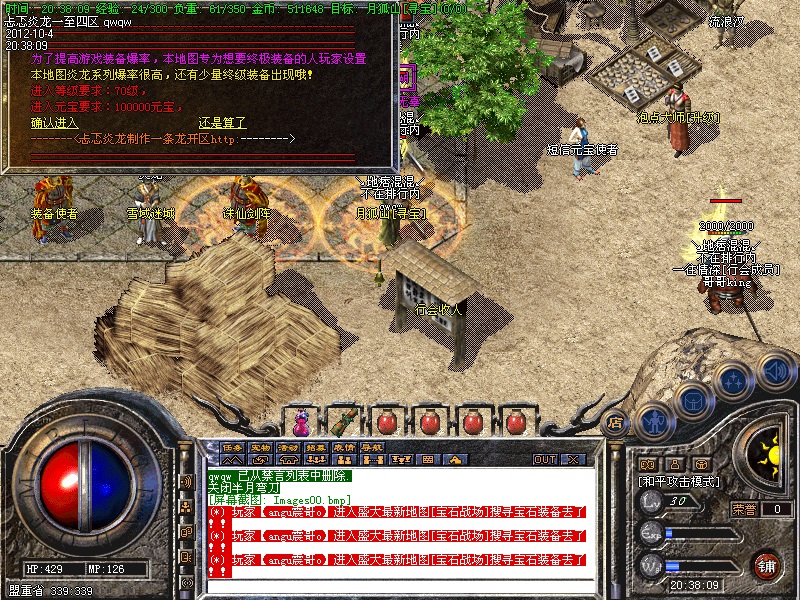Switch the 和平攻击模式 attack mode label
This screenshot has height=600, width=800.
680,481
